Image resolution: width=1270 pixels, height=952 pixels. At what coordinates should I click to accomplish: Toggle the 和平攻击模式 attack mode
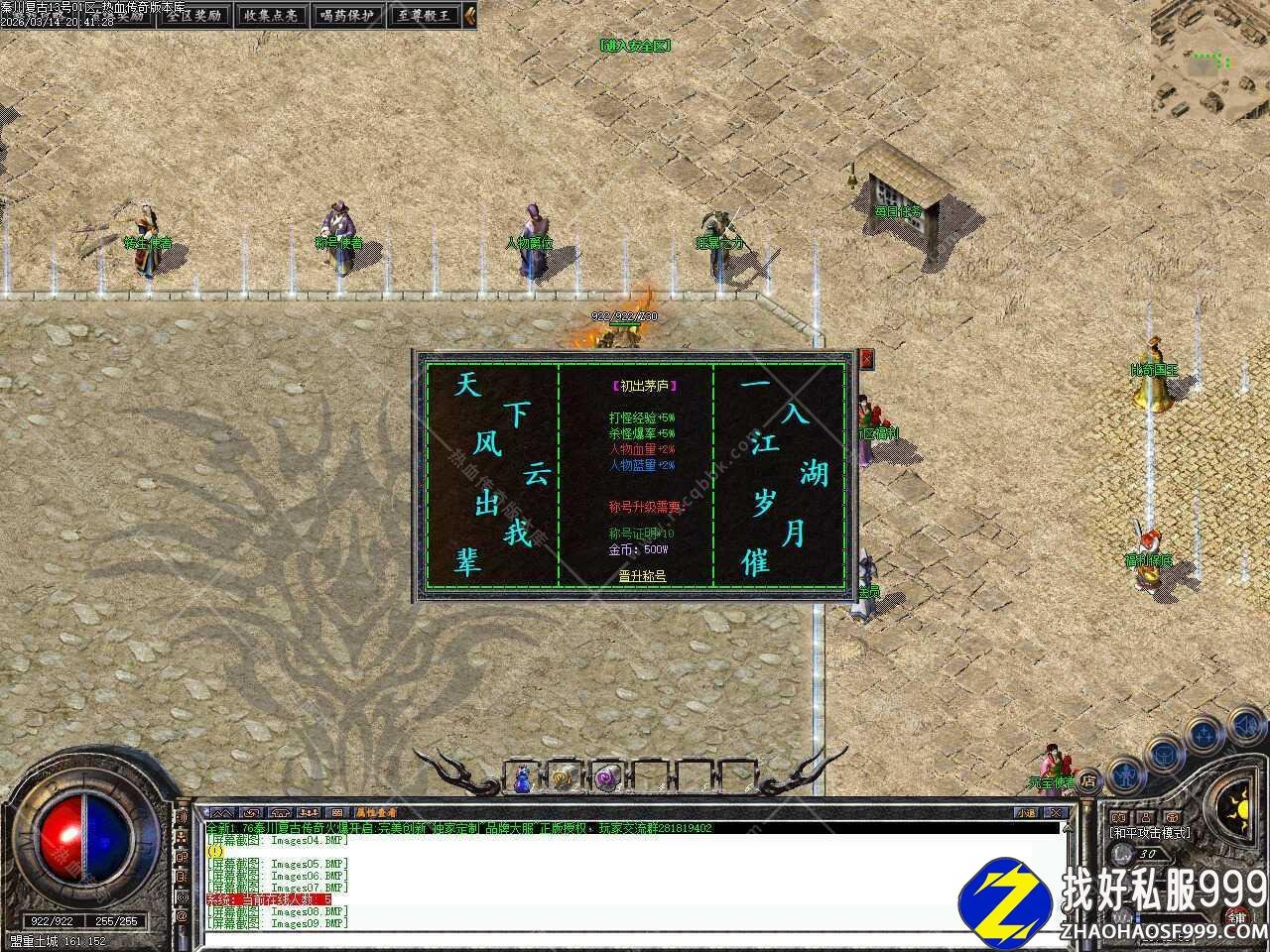pos(1149,833)
